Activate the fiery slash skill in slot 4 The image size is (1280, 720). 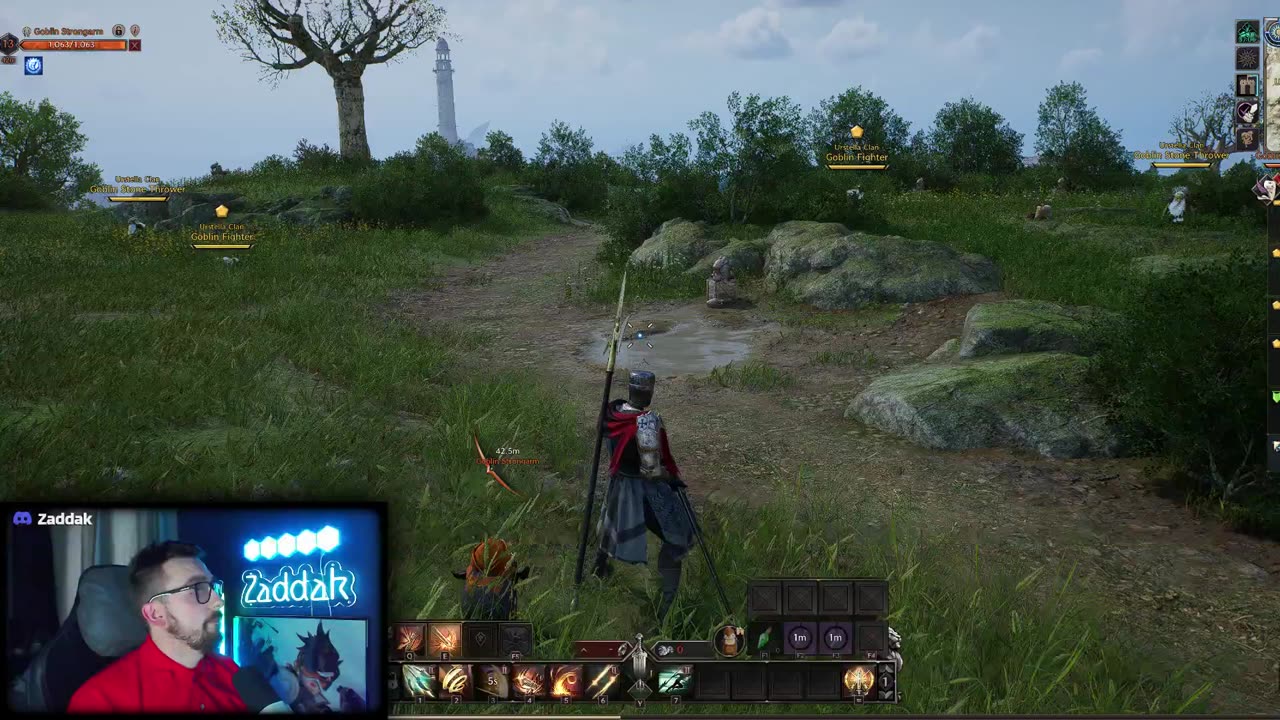528,682
